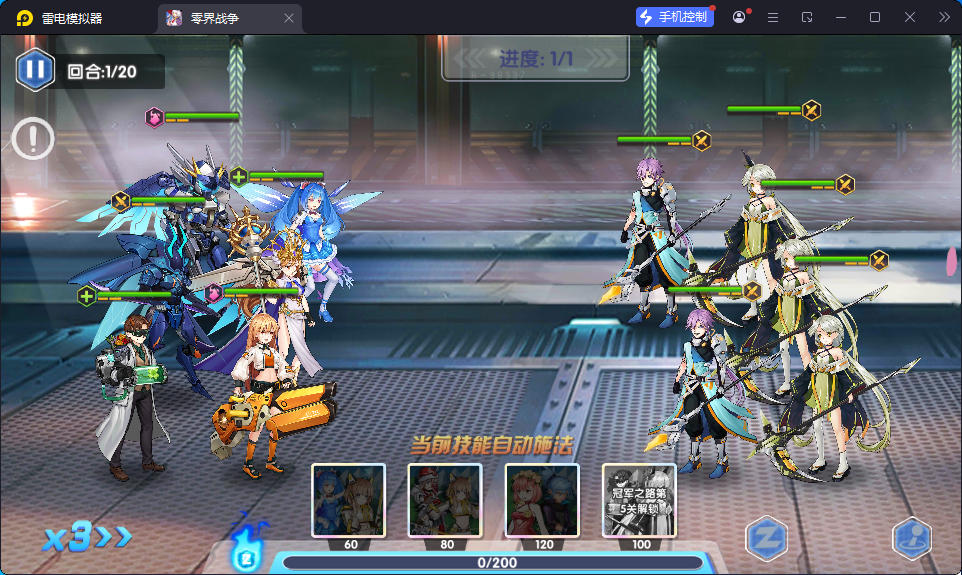Tap the hexagonal Z button

click(765, 539)
